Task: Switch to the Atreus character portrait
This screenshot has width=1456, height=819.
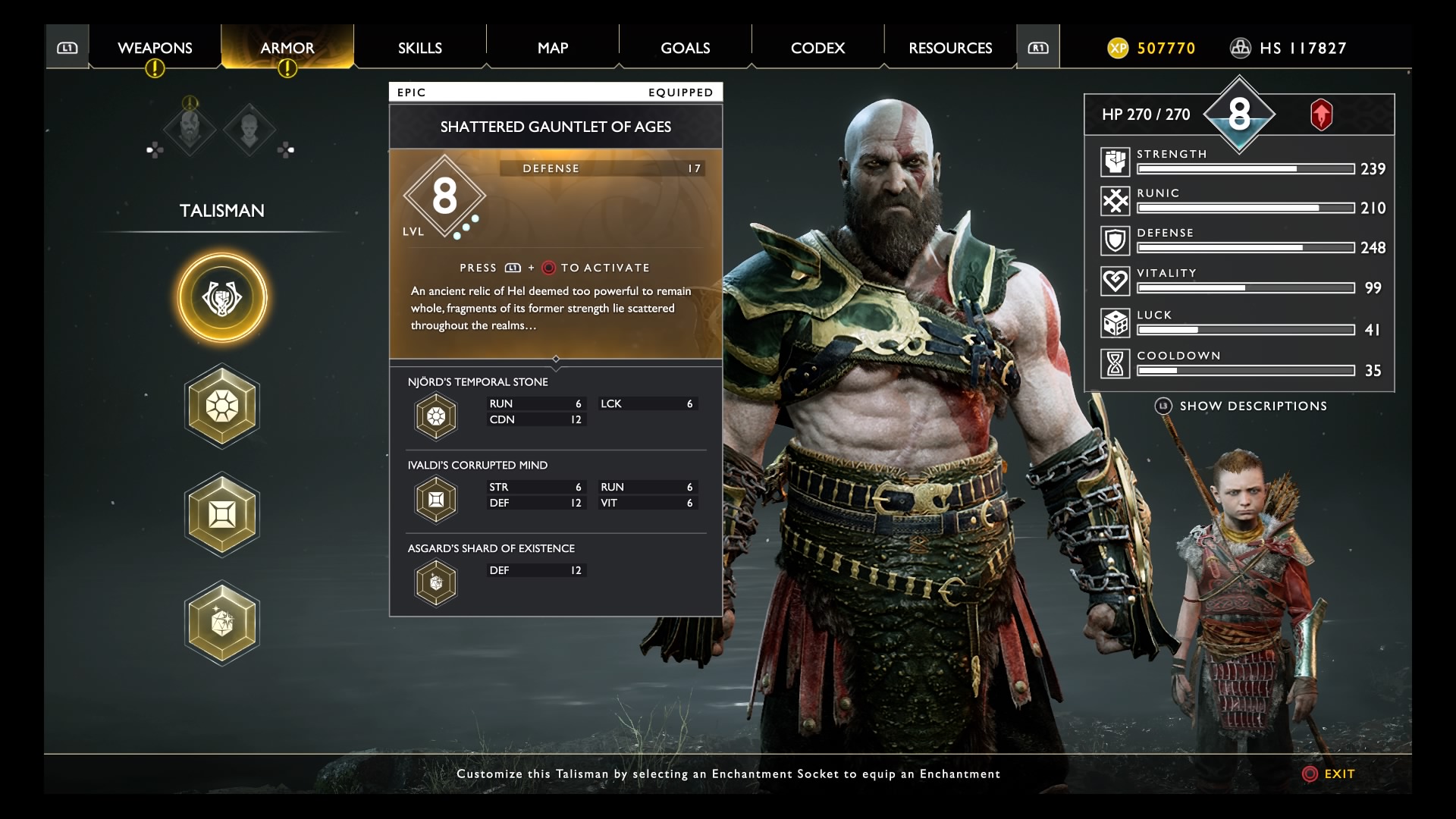Action: pos(249,130)
